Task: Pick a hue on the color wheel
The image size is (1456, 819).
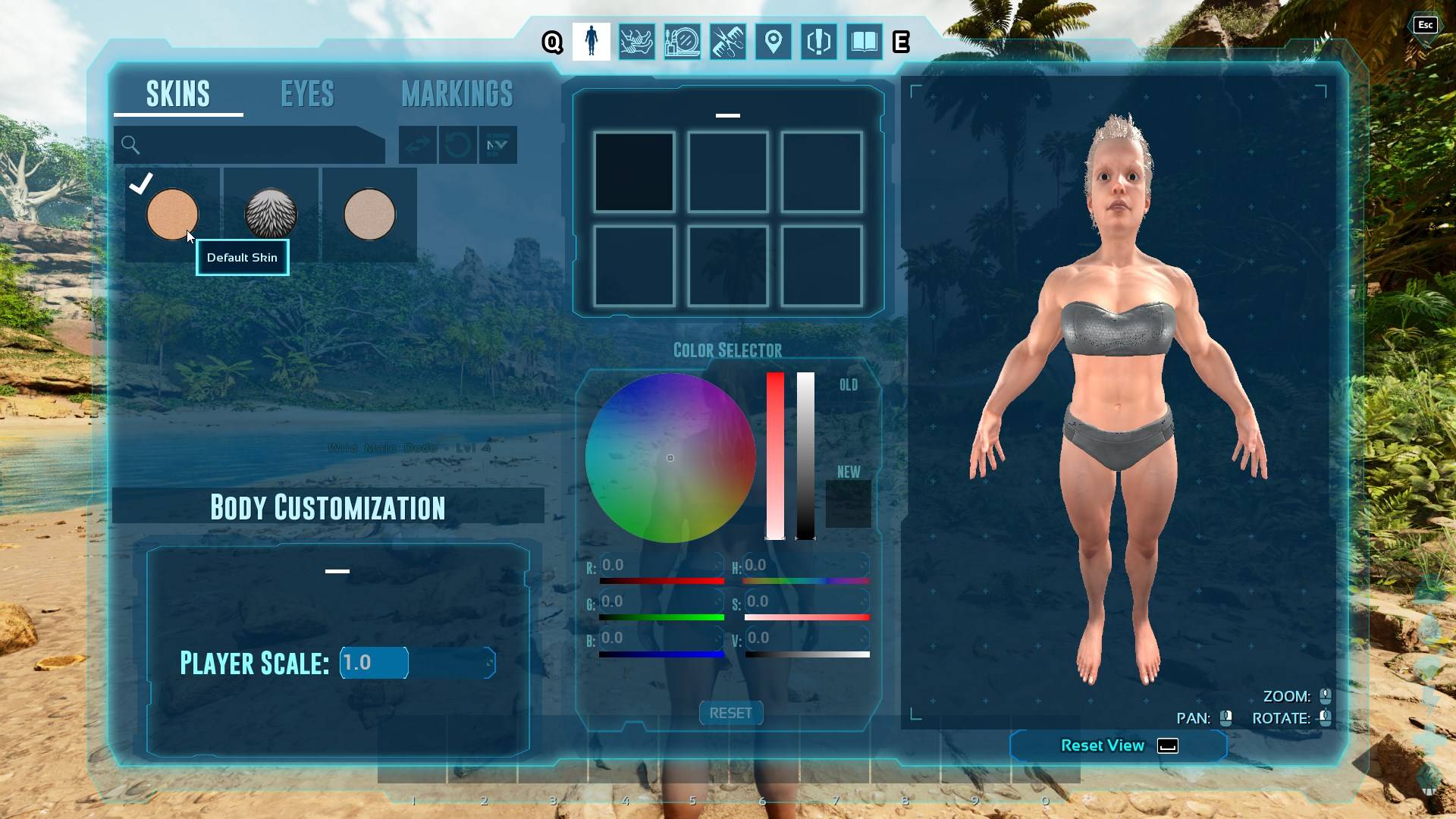Action: [670, 458]
